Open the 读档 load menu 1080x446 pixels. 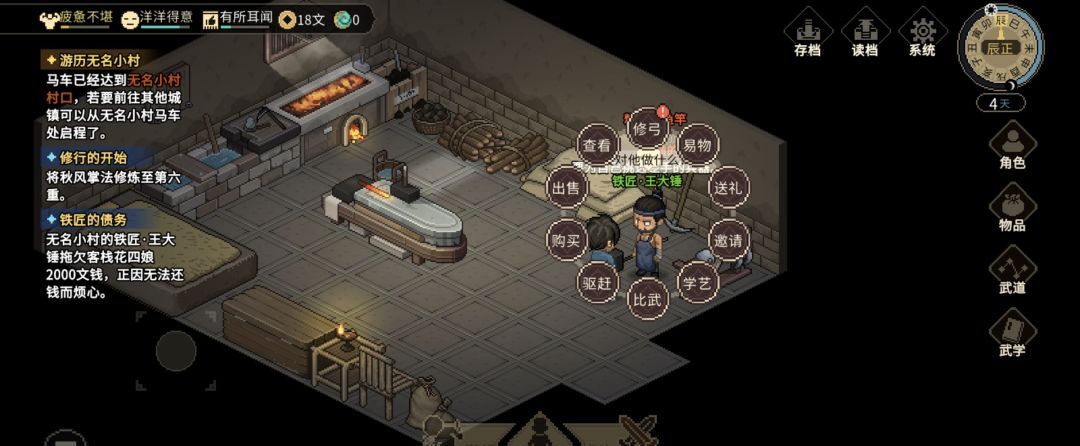point(865,34)
